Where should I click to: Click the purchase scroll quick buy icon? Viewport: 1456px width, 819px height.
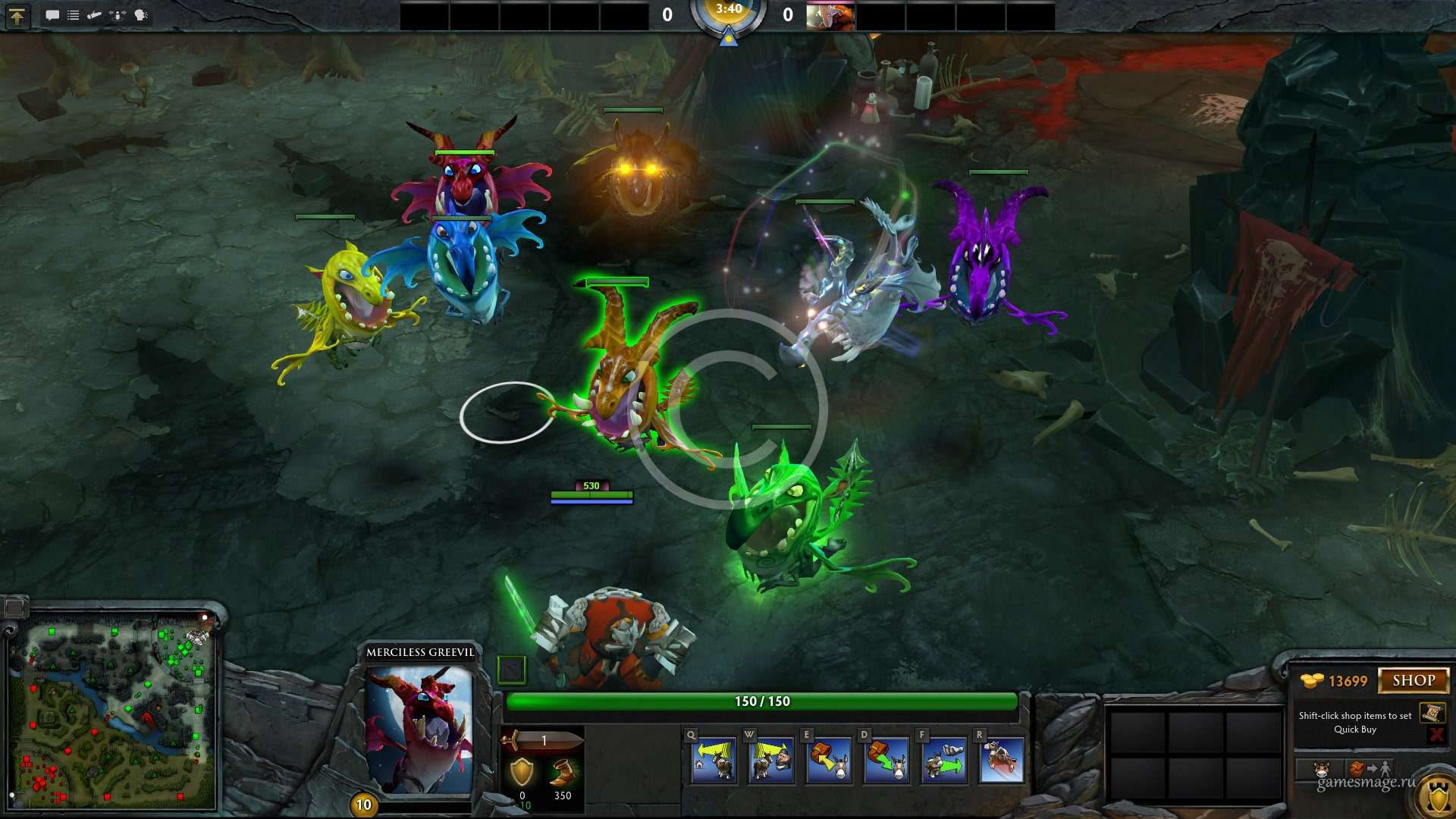tap(1432, 713)
